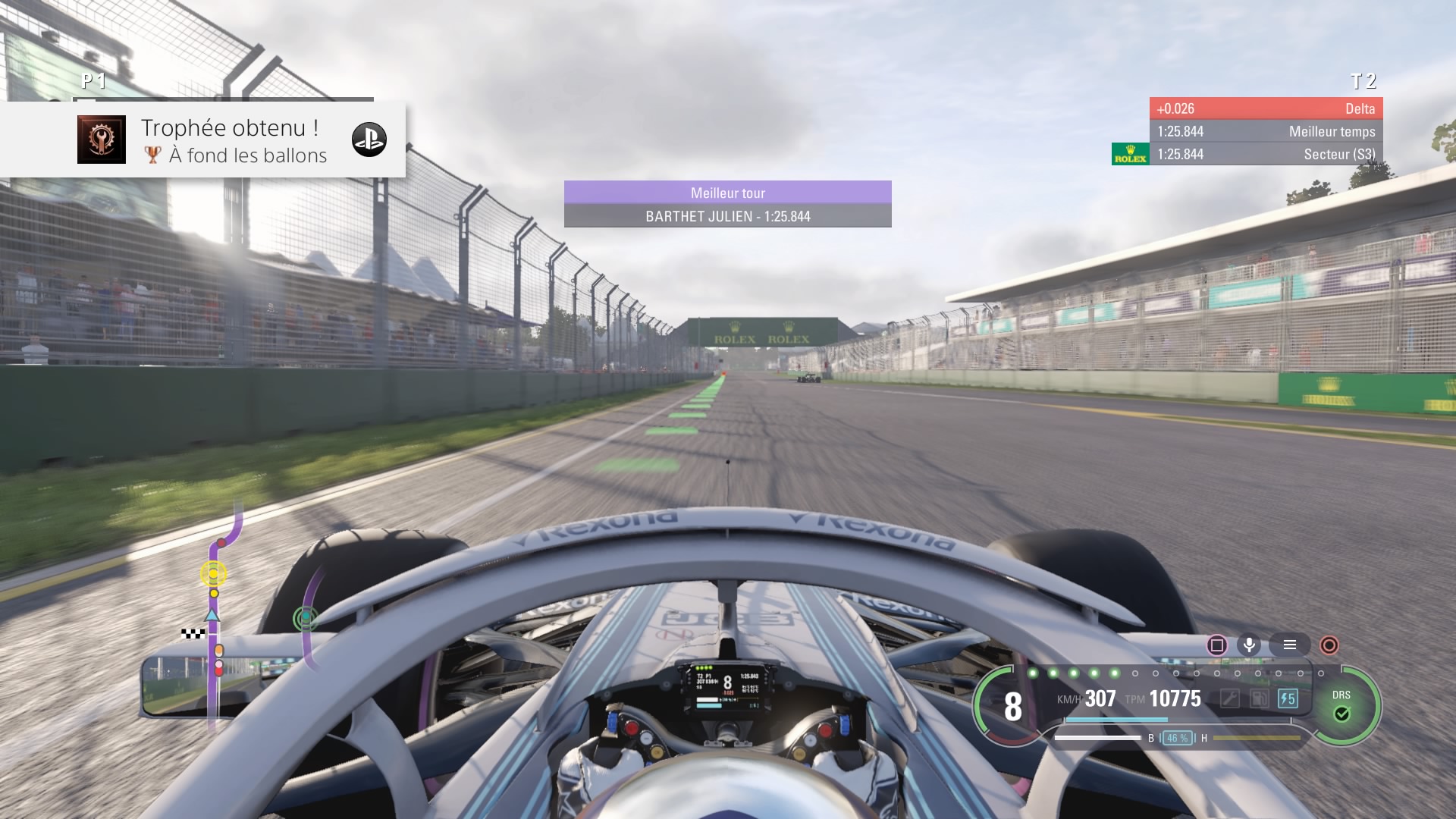Click the PlayStation logo on the notification
Image resolution: width=1456 pixels, height=819 pixels.
[369, 140]
